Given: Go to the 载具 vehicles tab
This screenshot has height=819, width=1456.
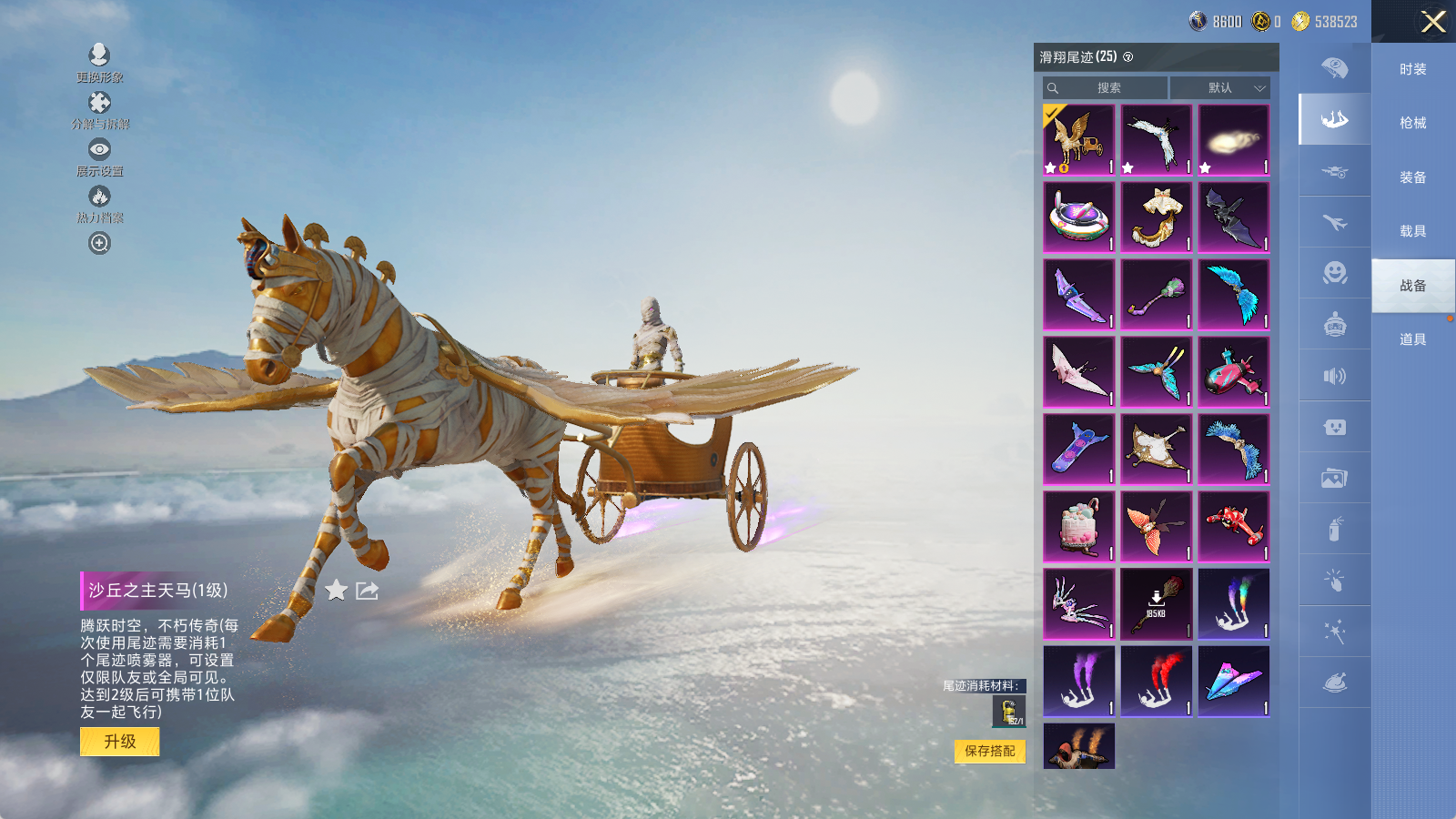Looking at the screenshot, I should pos(1413,231).
